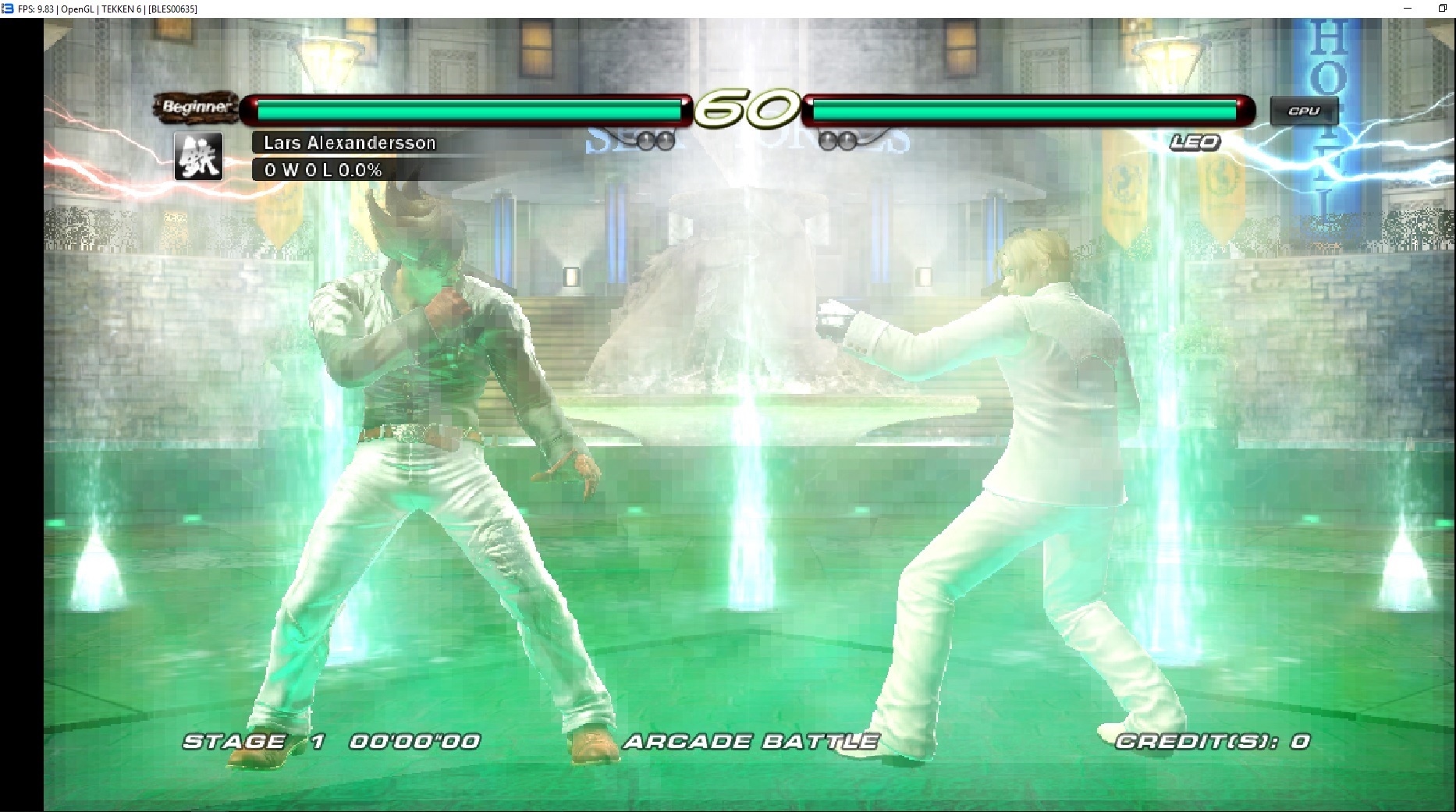Viewport: 1456px width, 812px height.
Task: Click Lars's kanji rank emblem
Action: tap(198, 156)
